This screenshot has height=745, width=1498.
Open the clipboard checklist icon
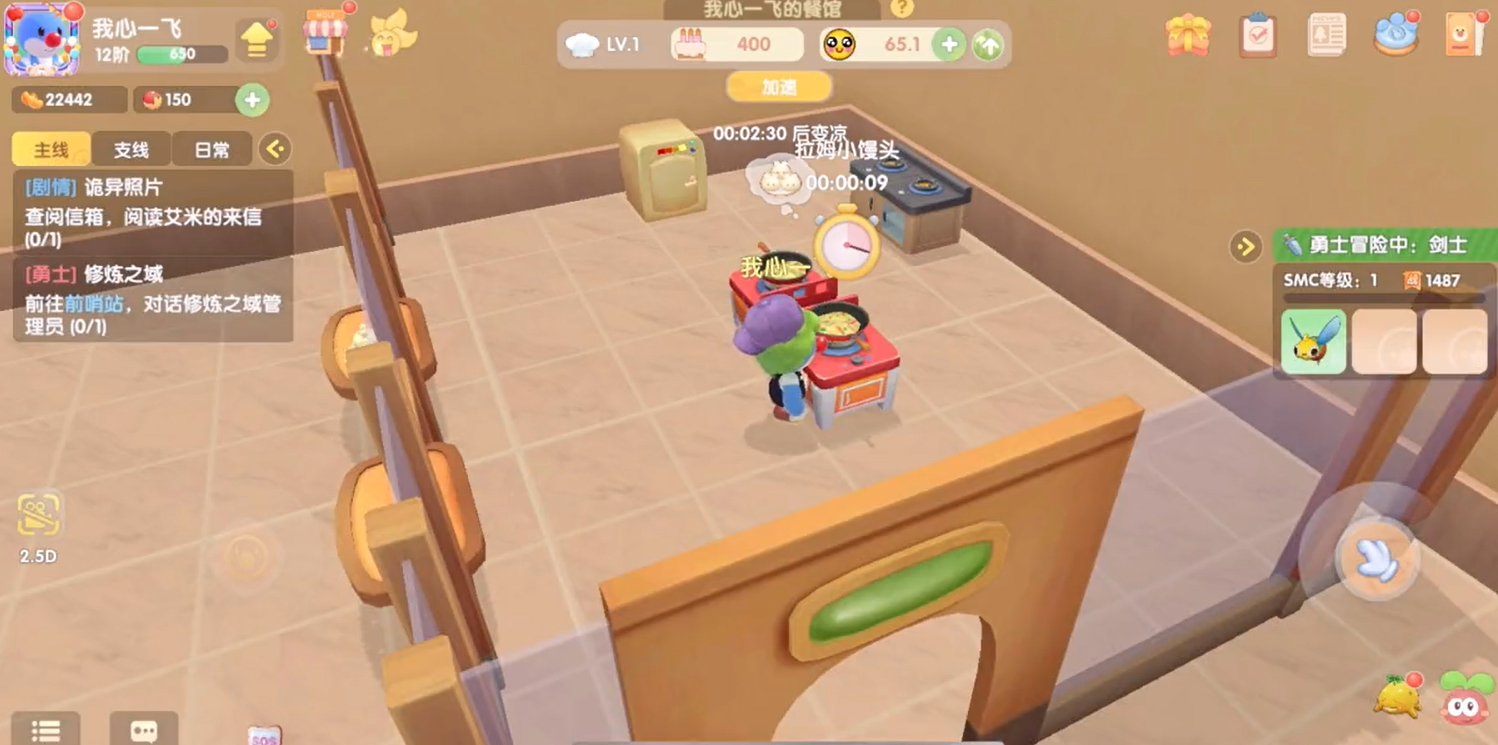(x=1257, y=36)
